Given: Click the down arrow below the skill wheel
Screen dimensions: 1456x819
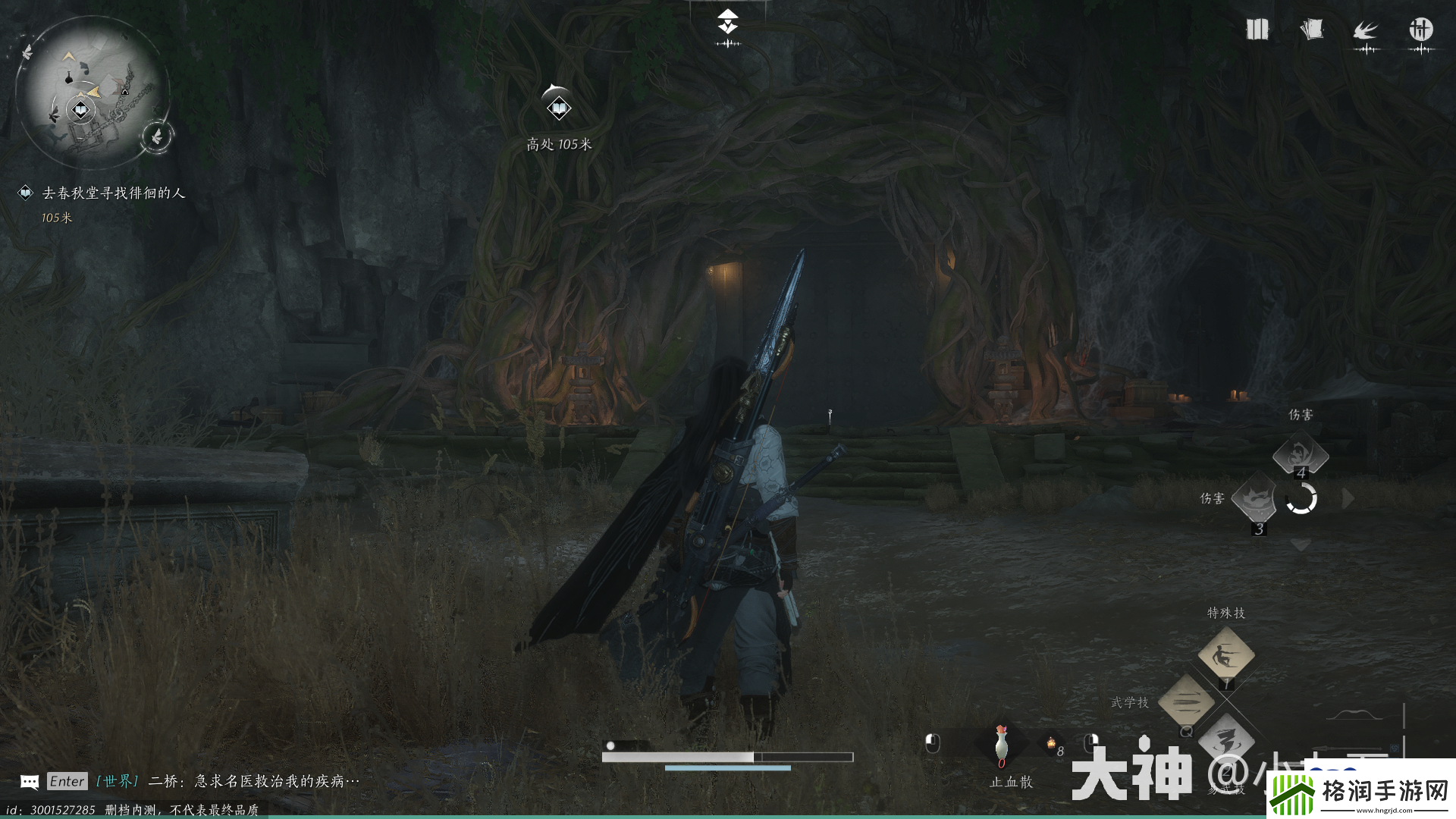Looking at the screenshot, I should (1301, 545).
